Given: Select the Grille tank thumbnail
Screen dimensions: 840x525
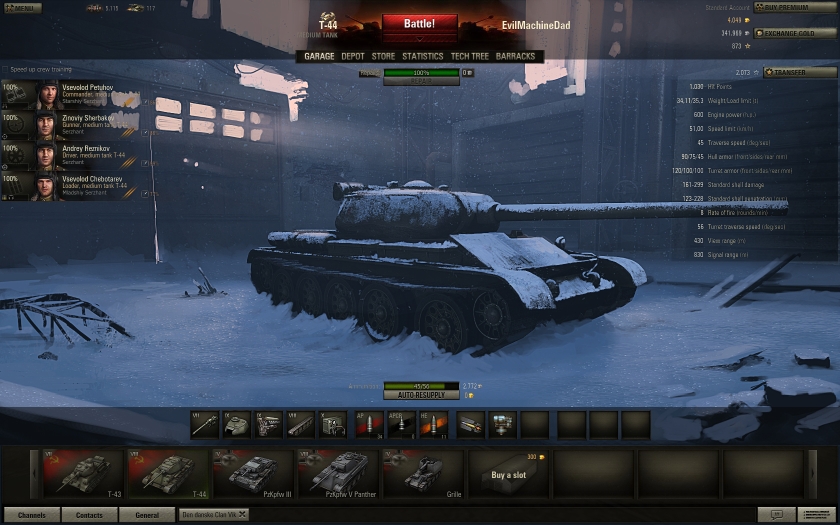Looking at the screenshot, I should pos(425,473).
